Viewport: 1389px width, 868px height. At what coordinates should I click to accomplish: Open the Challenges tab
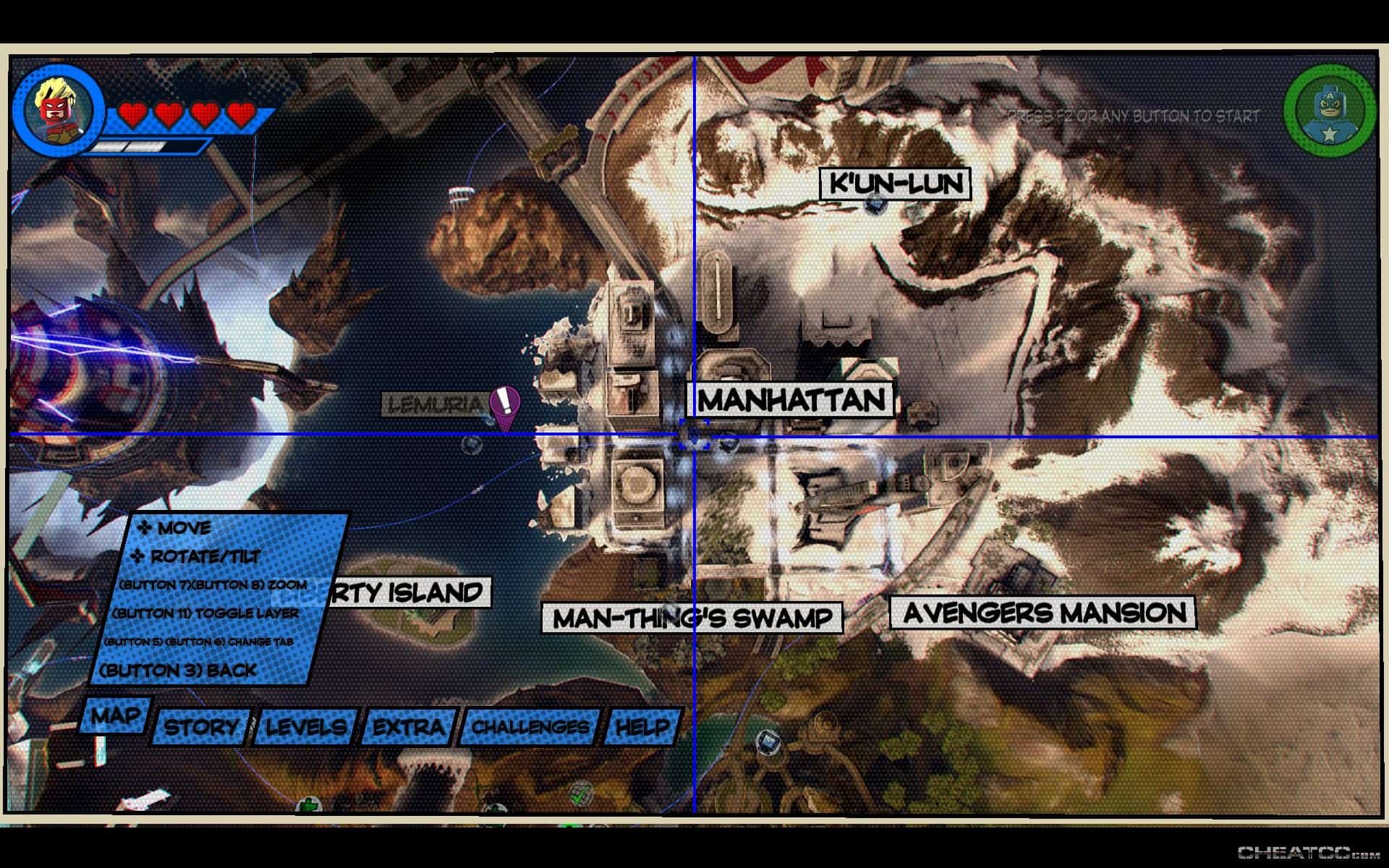[x=531, y=726]
